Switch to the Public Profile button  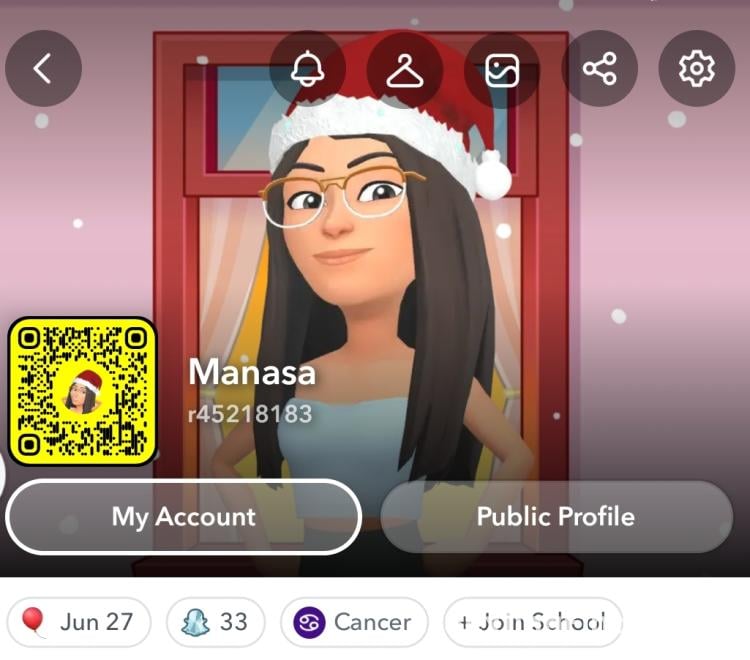(x=556, y=516)
